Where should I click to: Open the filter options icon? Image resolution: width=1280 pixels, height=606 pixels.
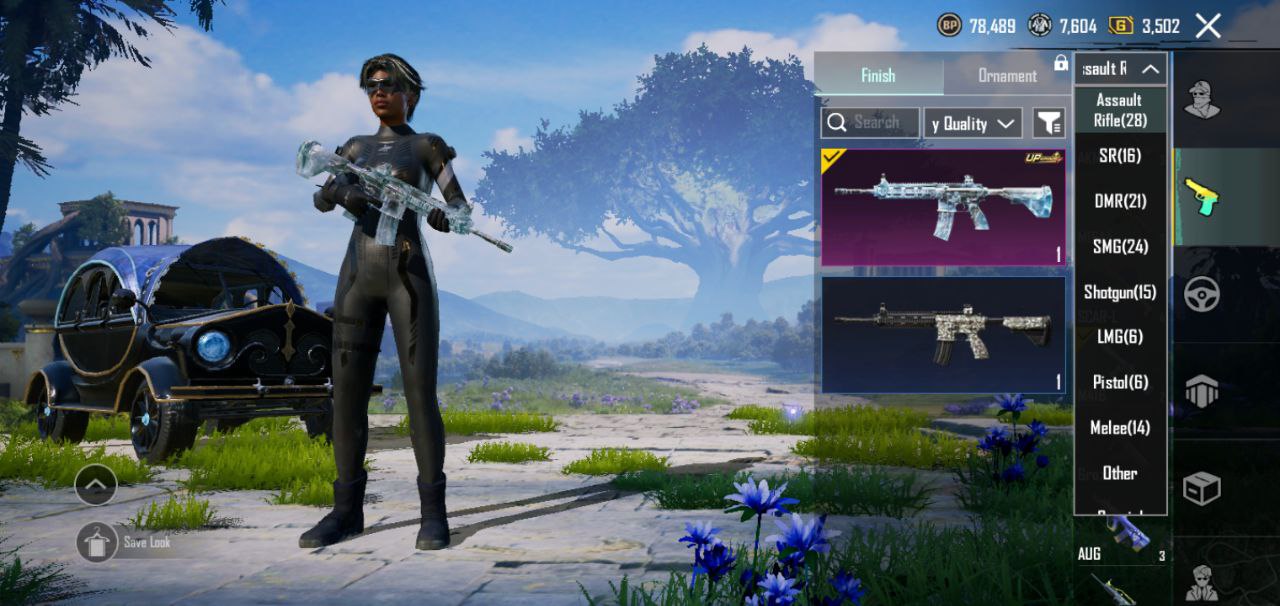[x=1048, y=123]
